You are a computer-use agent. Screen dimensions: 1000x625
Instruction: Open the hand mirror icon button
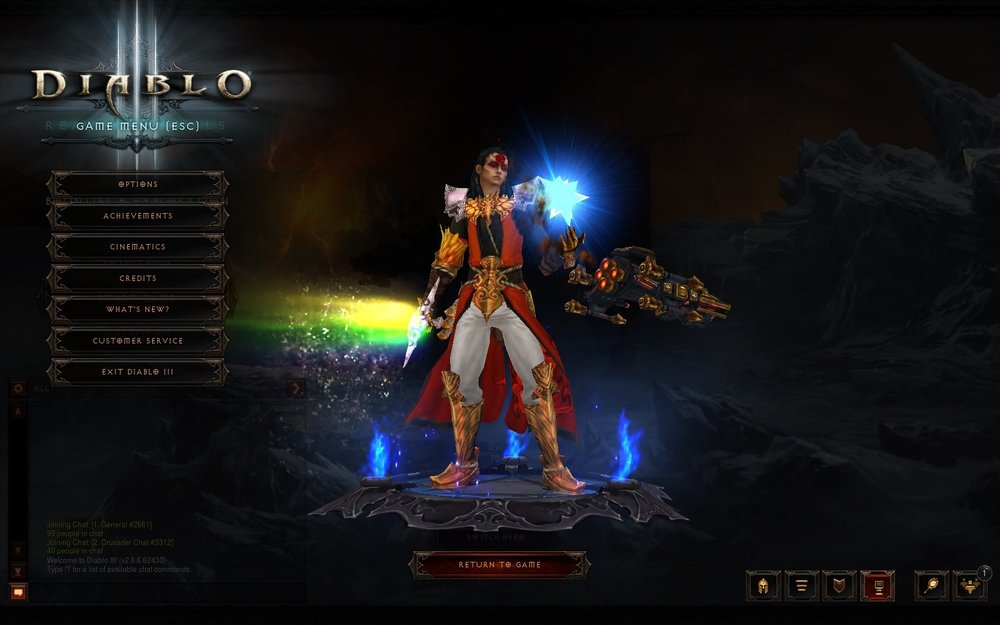point(931,586)
